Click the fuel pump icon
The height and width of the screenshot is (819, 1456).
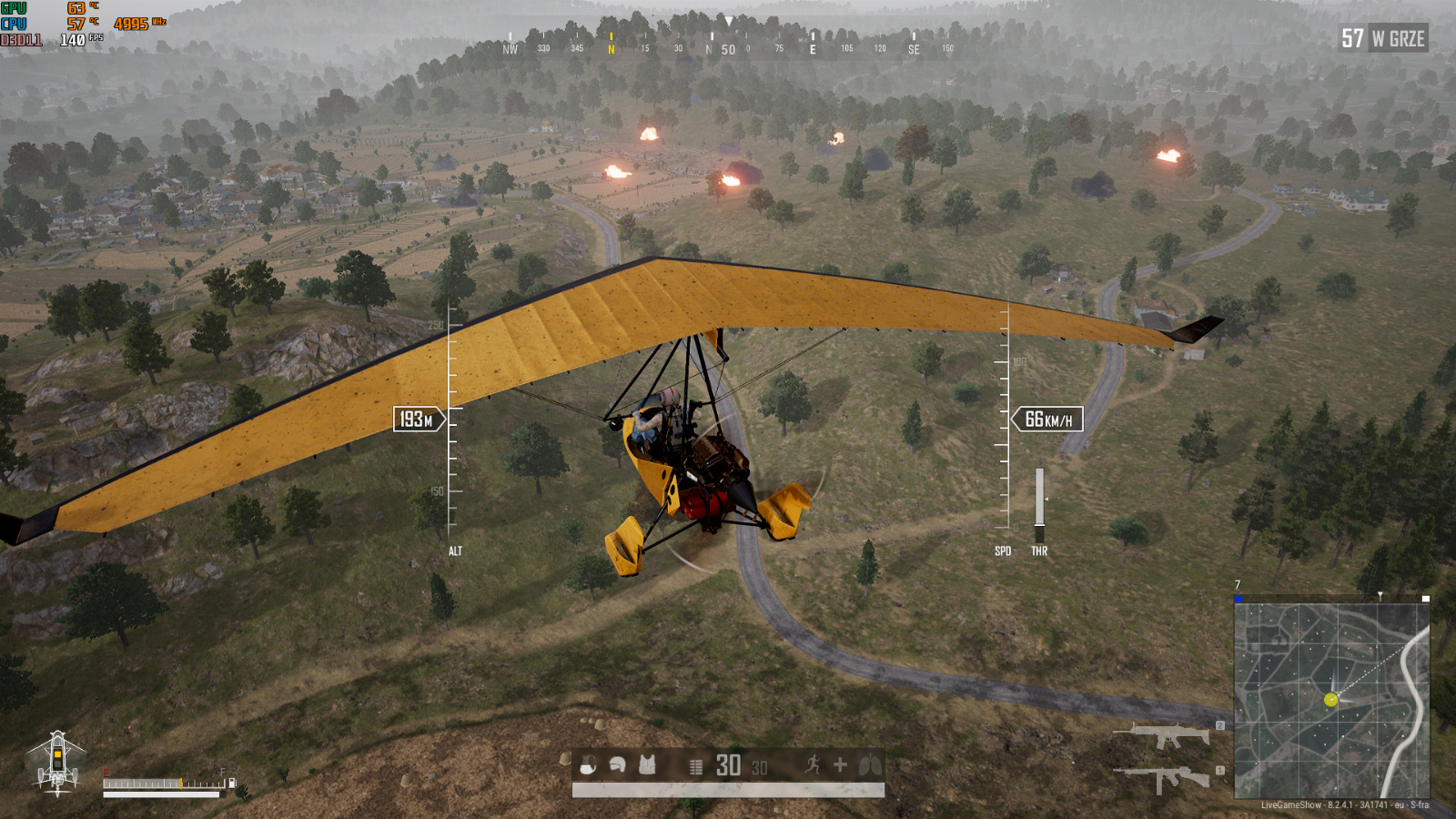coord(232,783)
